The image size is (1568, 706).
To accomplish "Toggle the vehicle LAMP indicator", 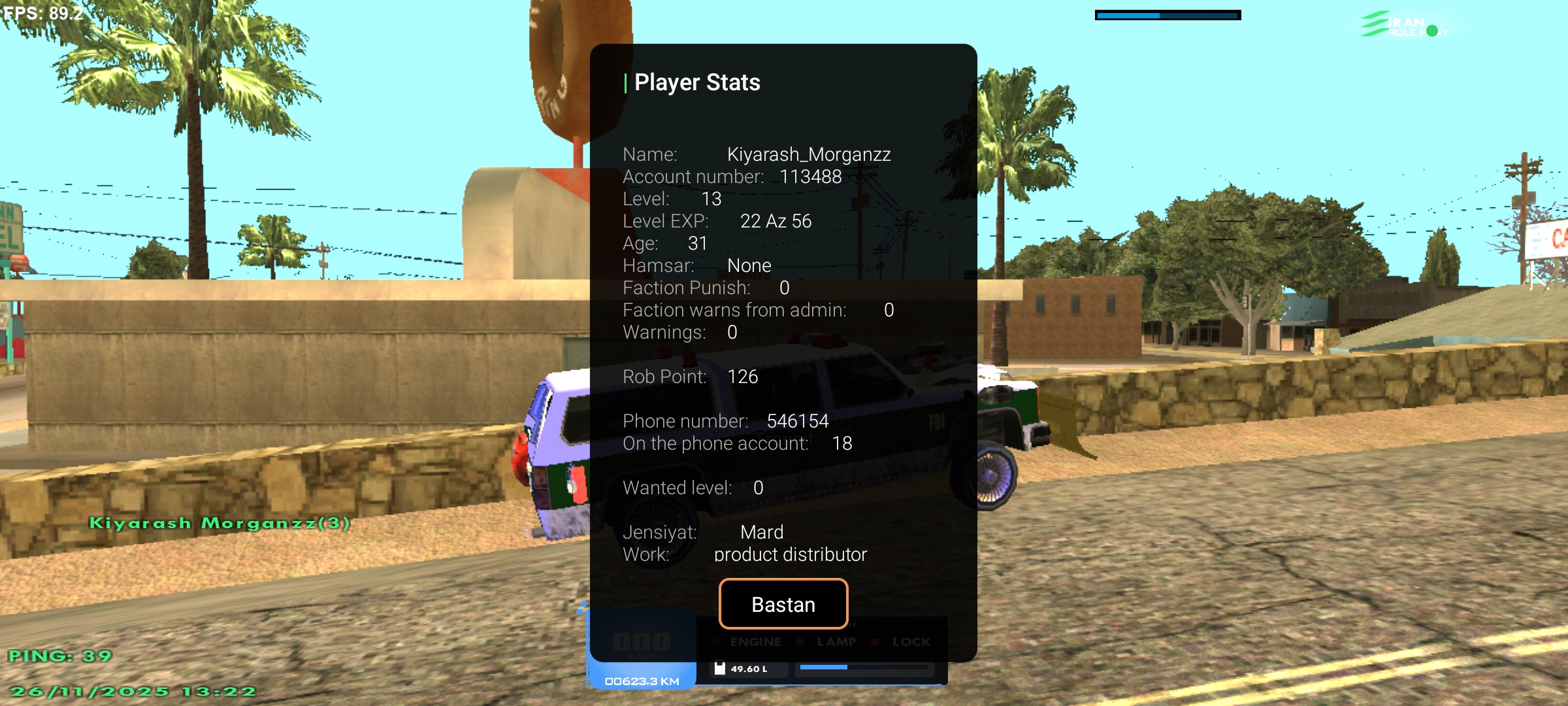I will coord(836,641).
